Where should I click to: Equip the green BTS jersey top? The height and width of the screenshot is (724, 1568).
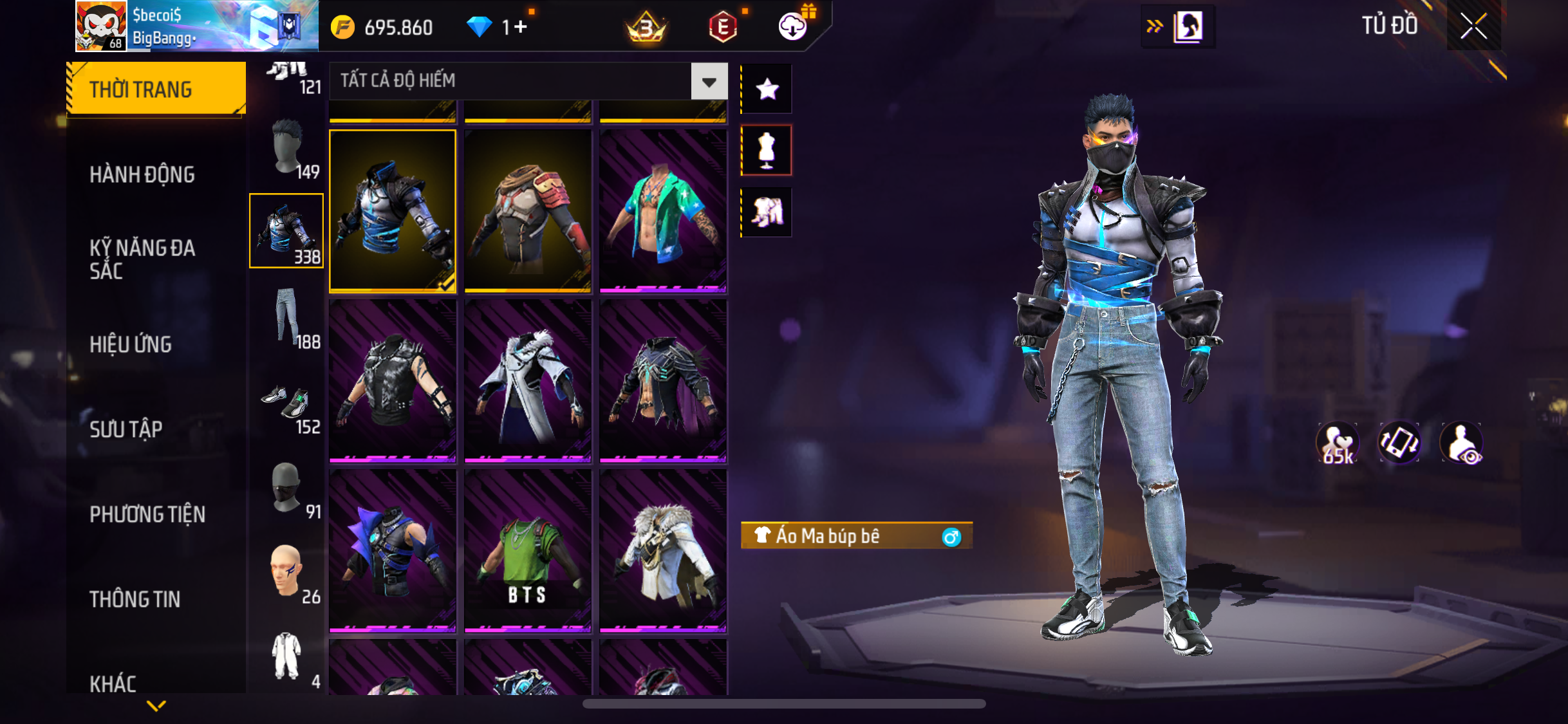tap(527, 551)
